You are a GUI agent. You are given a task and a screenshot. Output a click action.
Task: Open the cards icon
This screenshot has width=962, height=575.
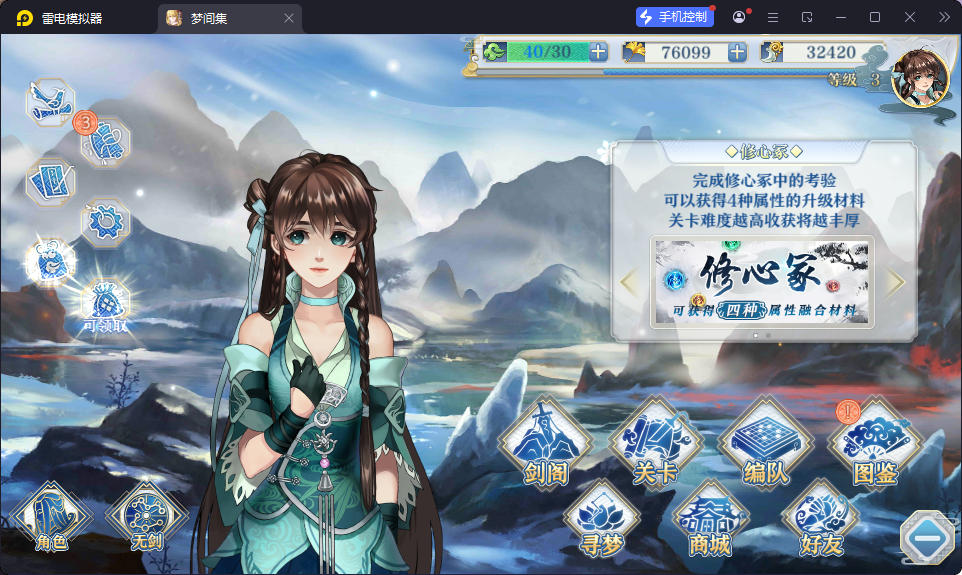50,182
